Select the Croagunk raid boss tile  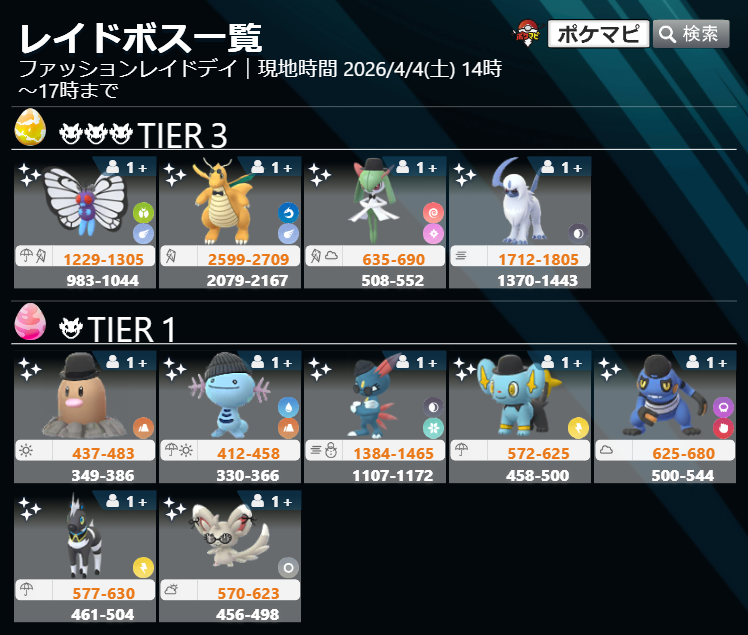click(665, 416)
